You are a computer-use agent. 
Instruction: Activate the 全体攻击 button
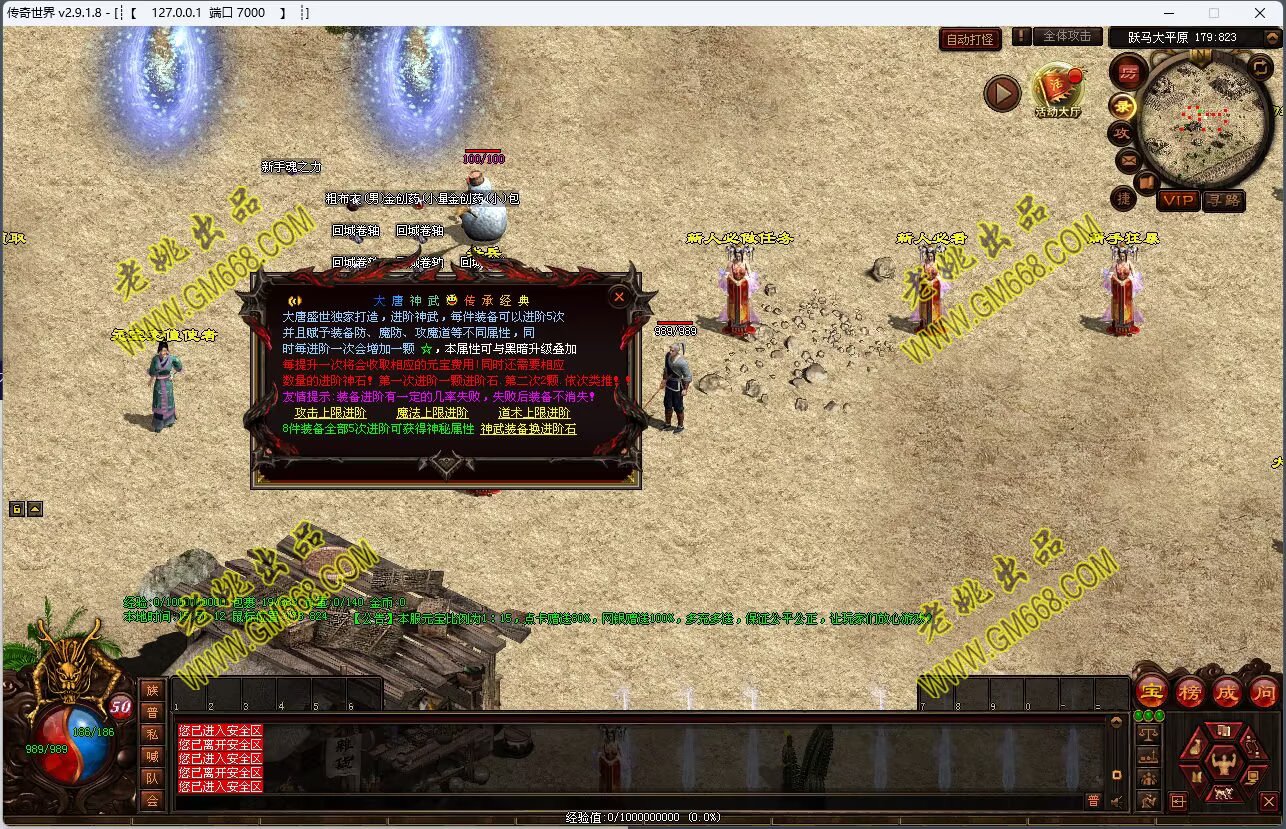[x=1067, y=36]
